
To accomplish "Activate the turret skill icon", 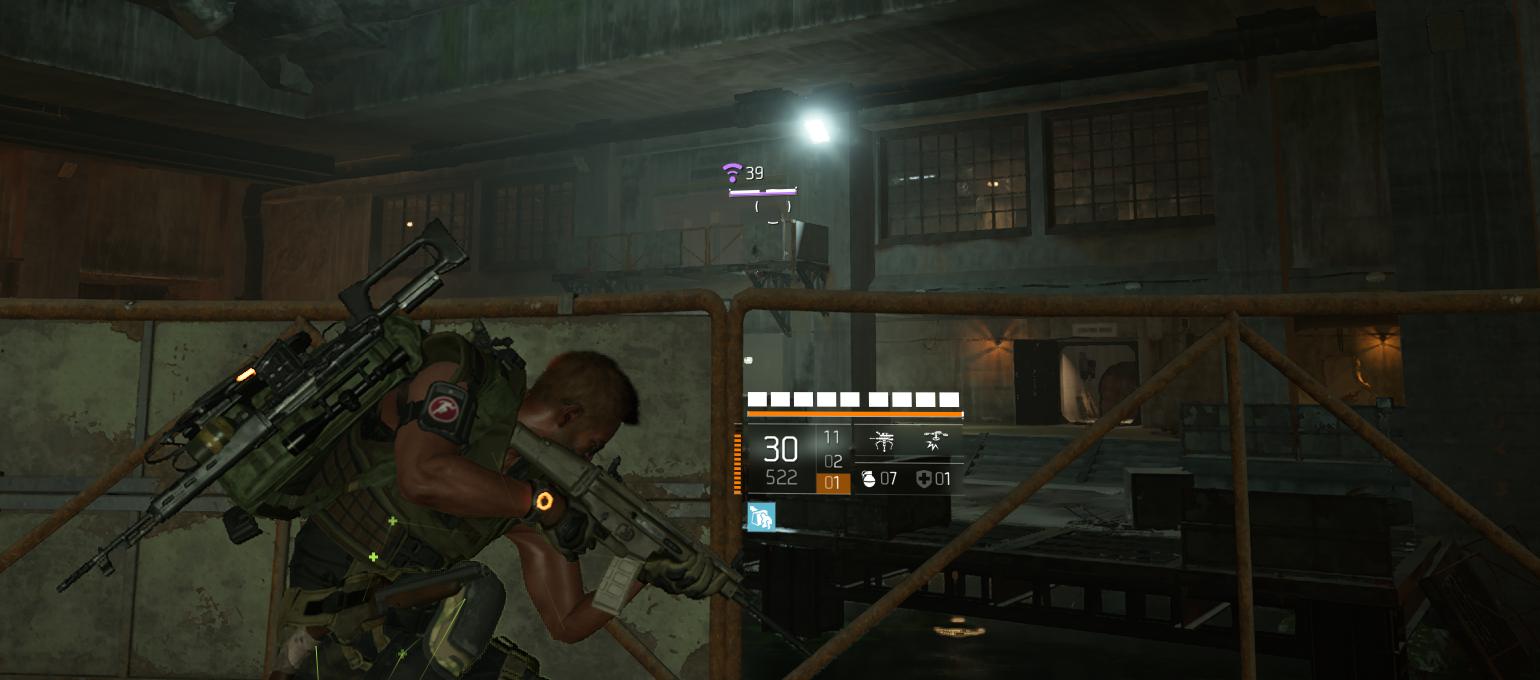I will pyautogui.click(x=883, y=441).
